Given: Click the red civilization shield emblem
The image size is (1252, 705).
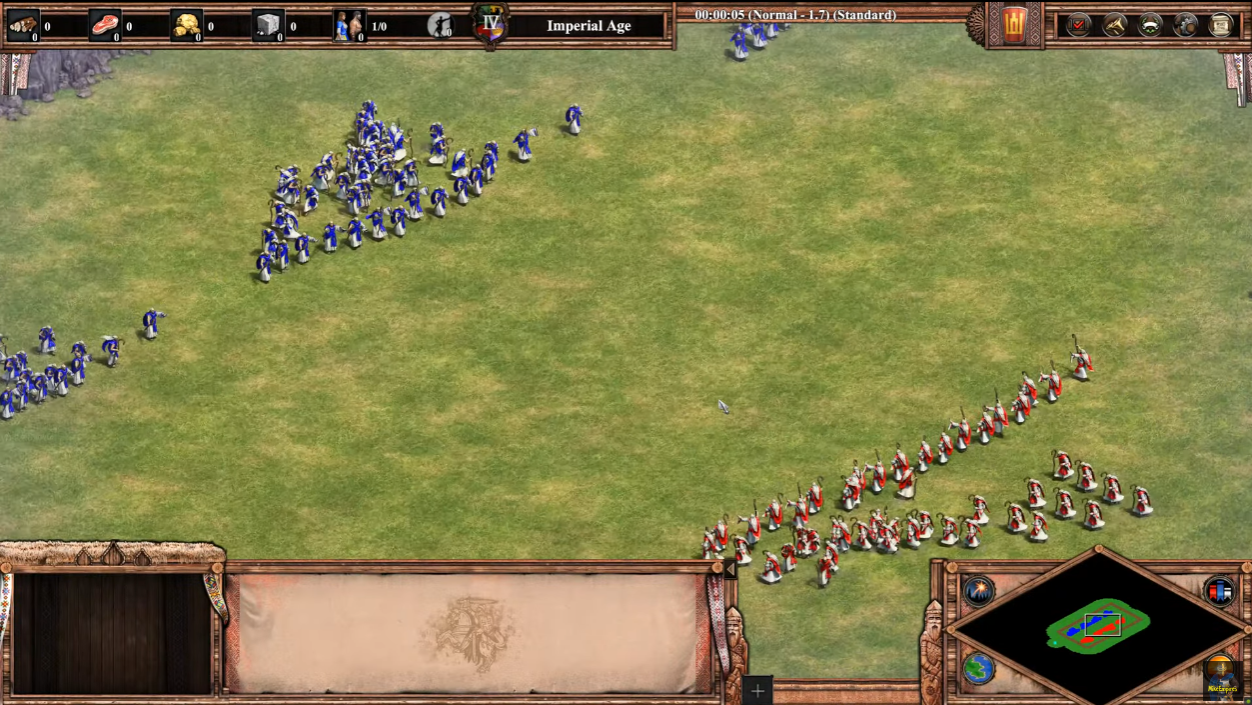Looking at the screenshot, I should coord(1014,25).
